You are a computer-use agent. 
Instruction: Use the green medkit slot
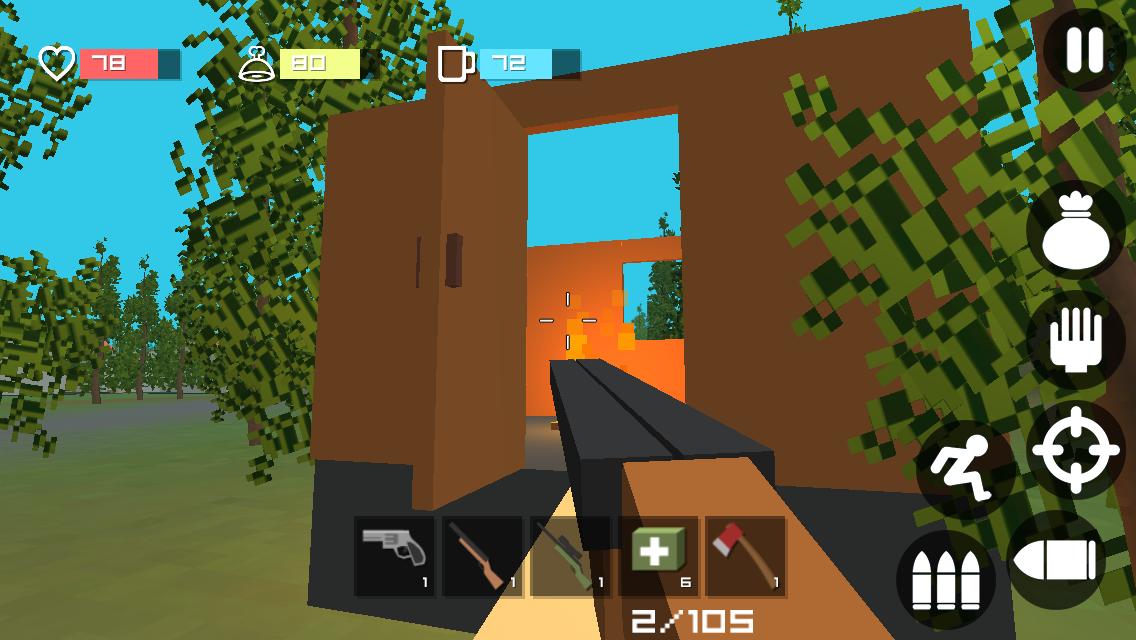[658, 557]
